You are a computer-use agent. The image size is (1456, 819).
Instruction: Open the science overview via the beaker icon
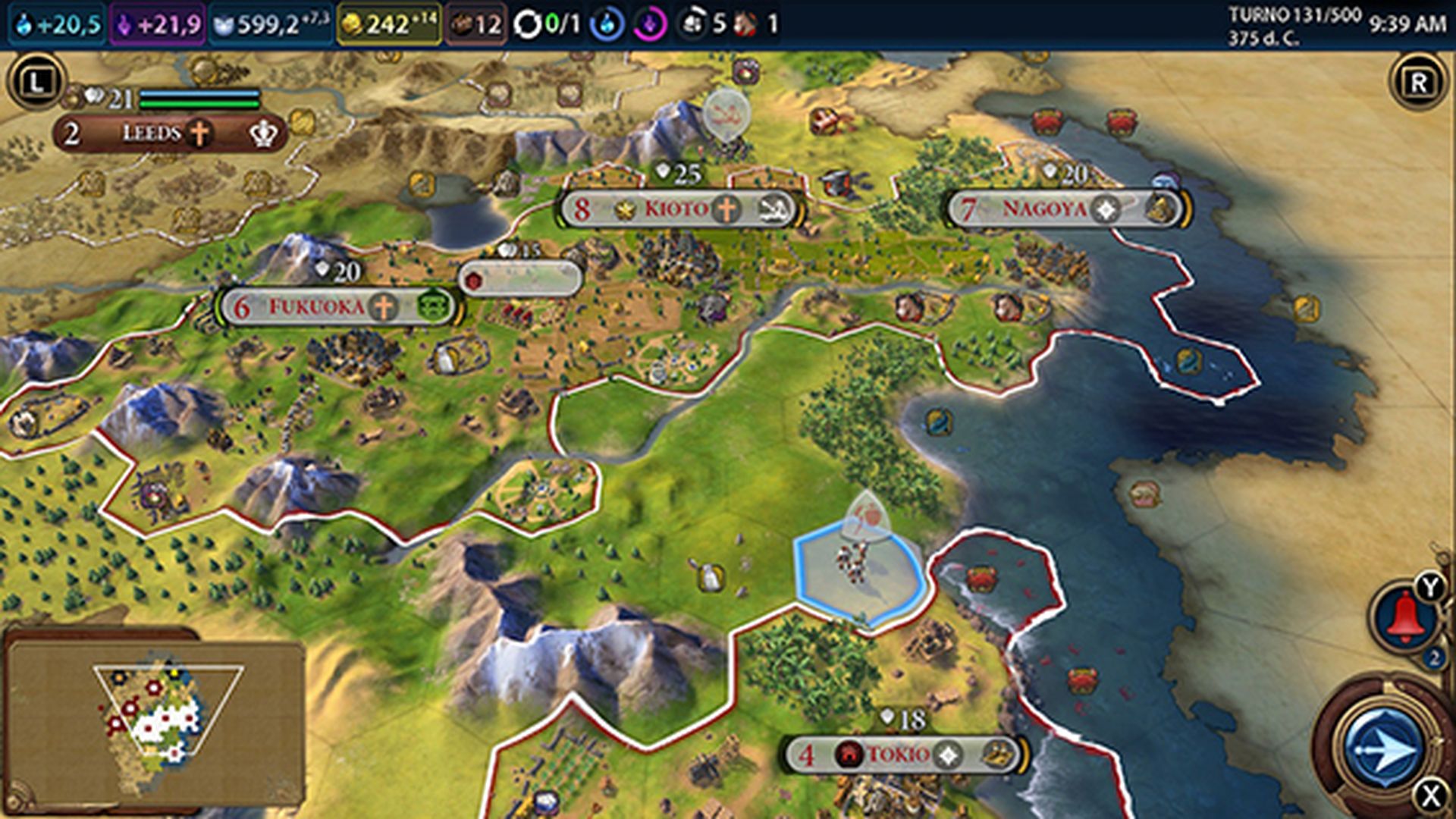(x=23, y=21)
